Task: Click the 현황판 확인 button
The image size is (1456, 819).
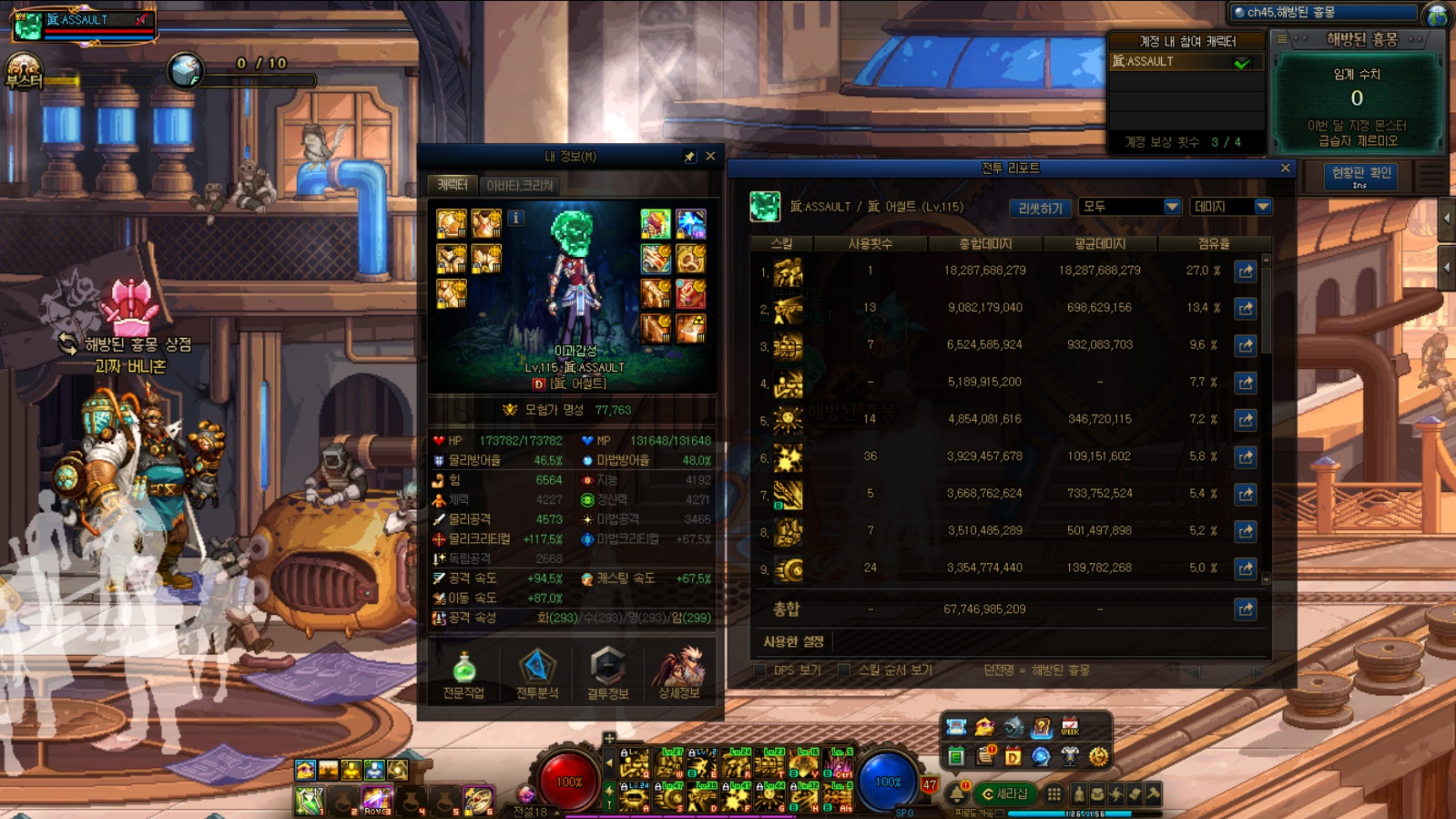Action: pyautogui.click(x=1360, y=174)
